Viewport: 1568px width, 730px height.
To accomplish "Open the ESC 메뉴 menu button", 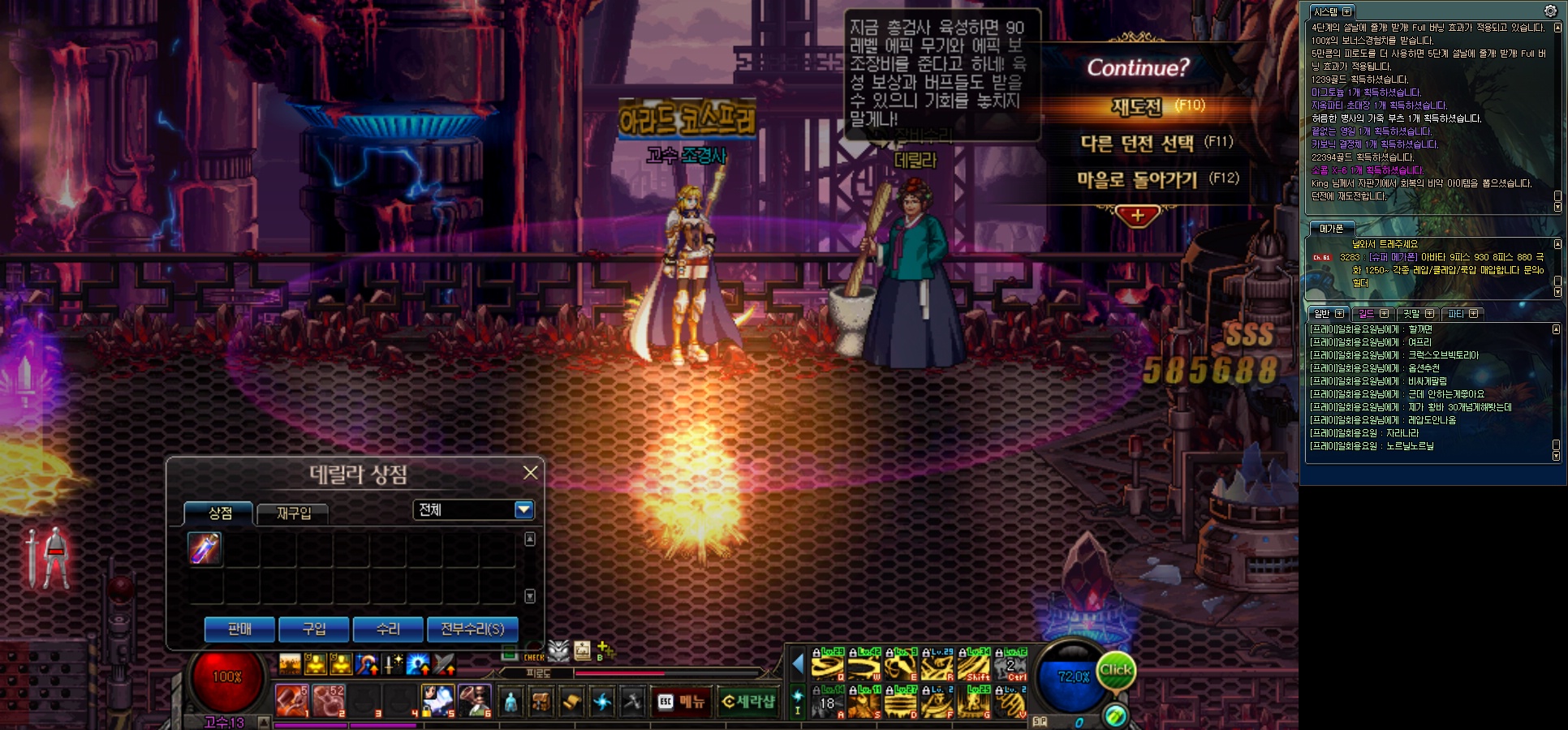I will point(682,702).
